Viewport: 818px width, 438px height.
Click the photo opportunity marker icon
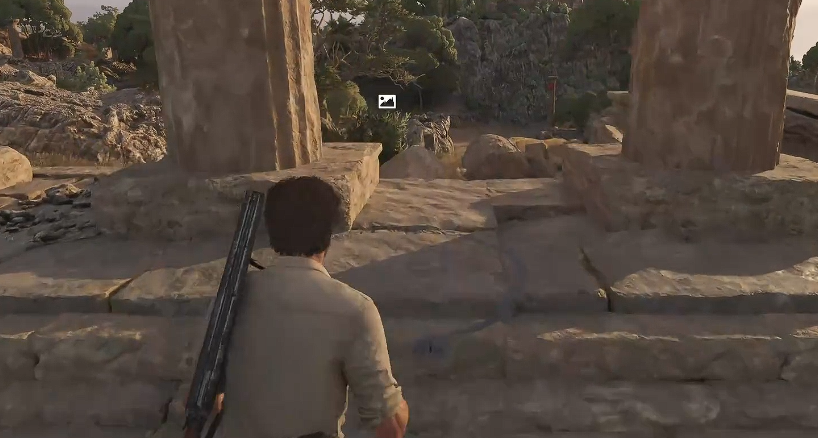tap(387, 101)
